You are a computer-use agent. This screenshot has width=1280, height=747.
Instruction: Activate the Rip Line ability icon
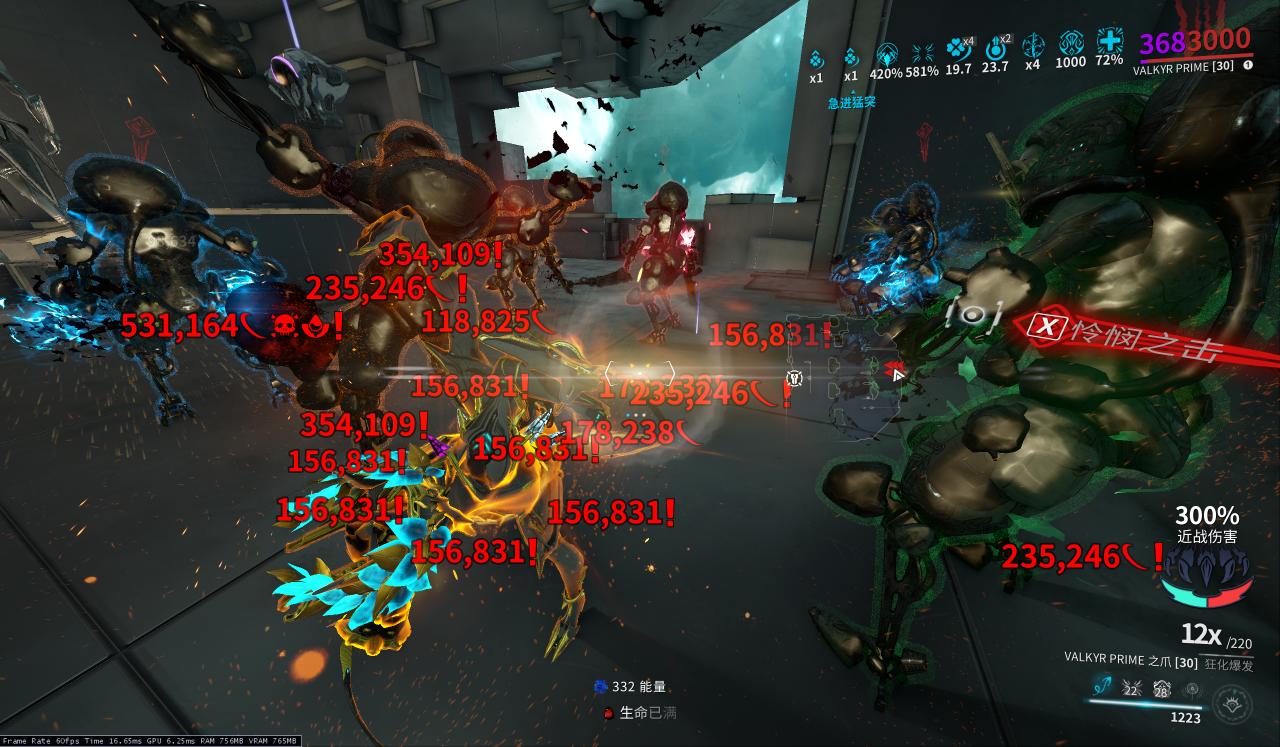pyautogui.click(x=1102, y=687)
